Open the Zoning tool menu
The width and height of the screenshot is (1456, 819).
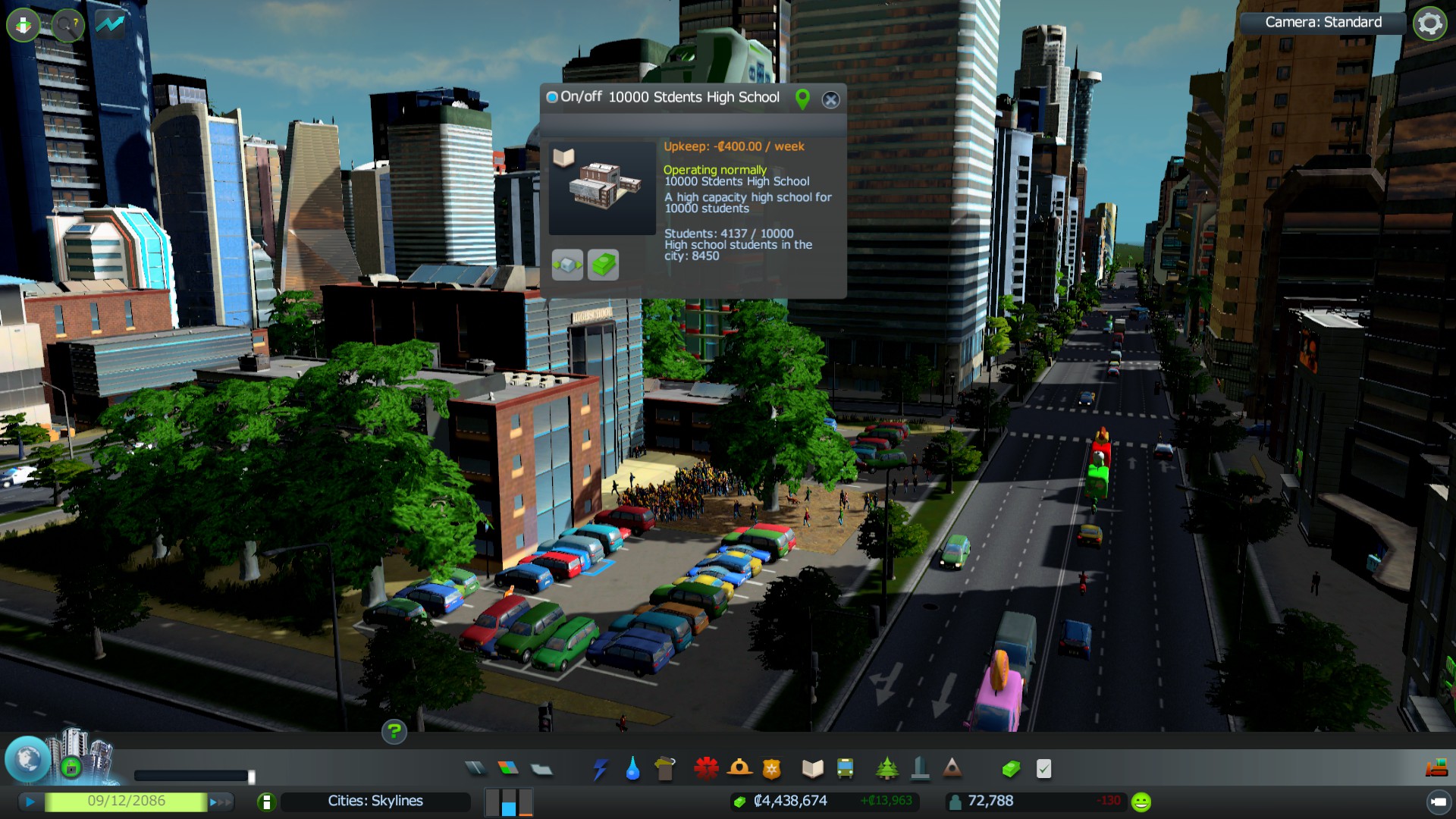click(x=508, y=769)
